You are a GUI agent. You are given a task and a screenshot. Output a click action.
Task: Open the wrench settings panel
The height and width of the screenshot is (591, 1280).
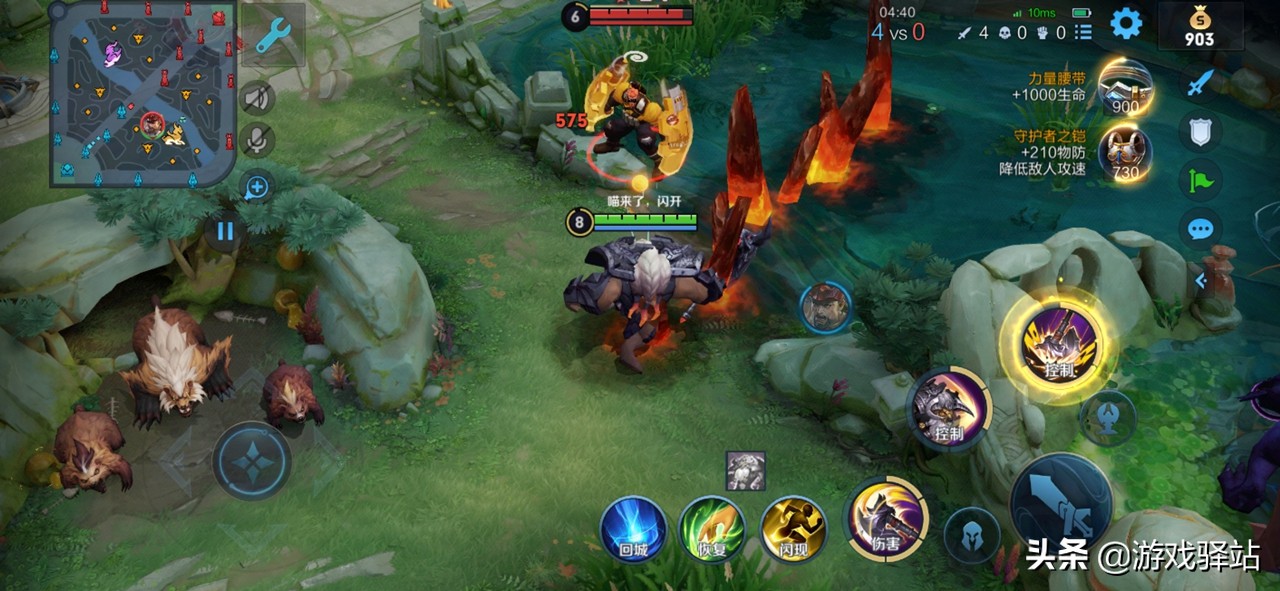tap(272, 36)
